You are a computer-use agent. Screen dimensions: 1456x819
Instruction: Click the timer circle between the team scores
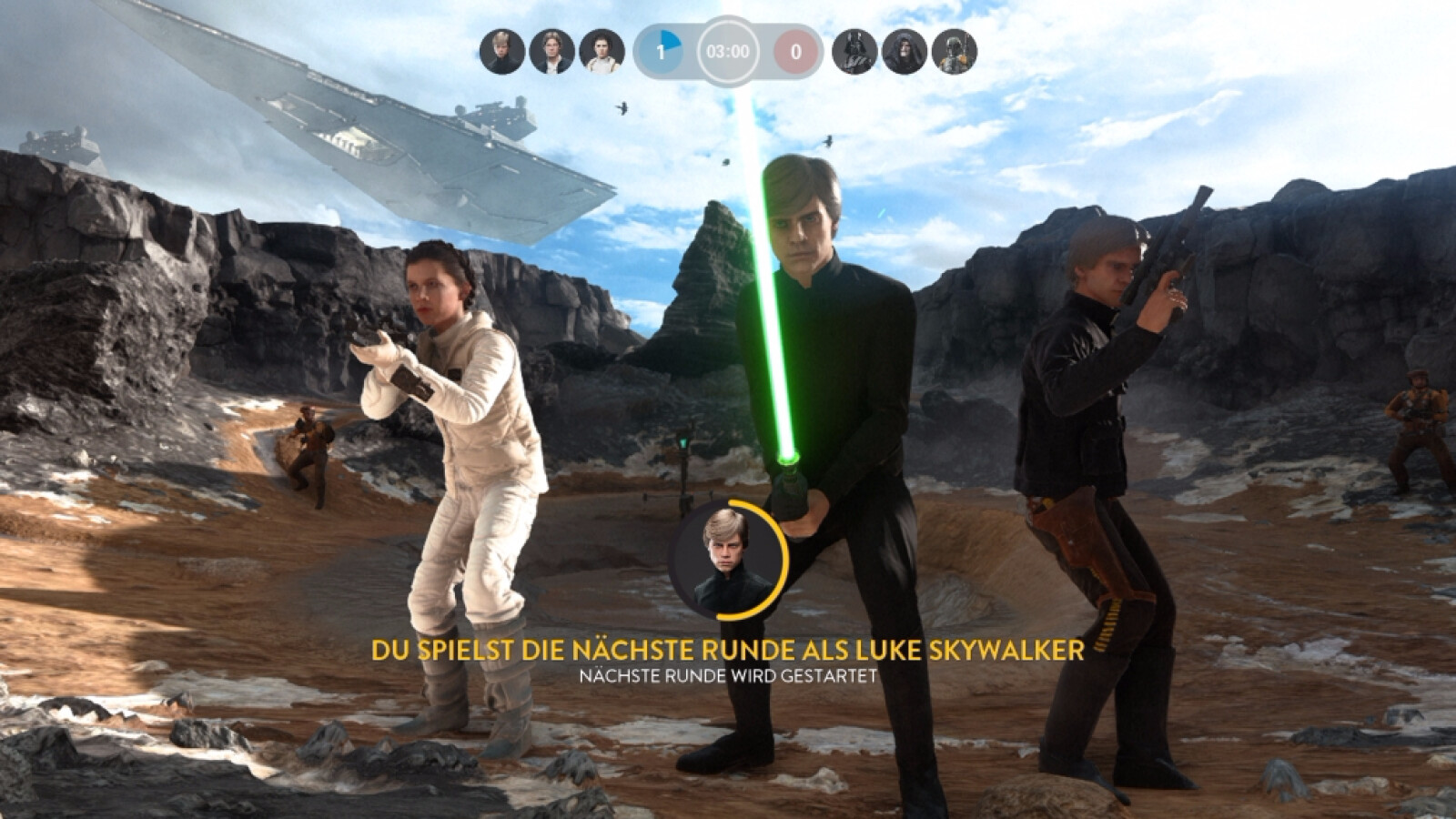pos(730,52)
